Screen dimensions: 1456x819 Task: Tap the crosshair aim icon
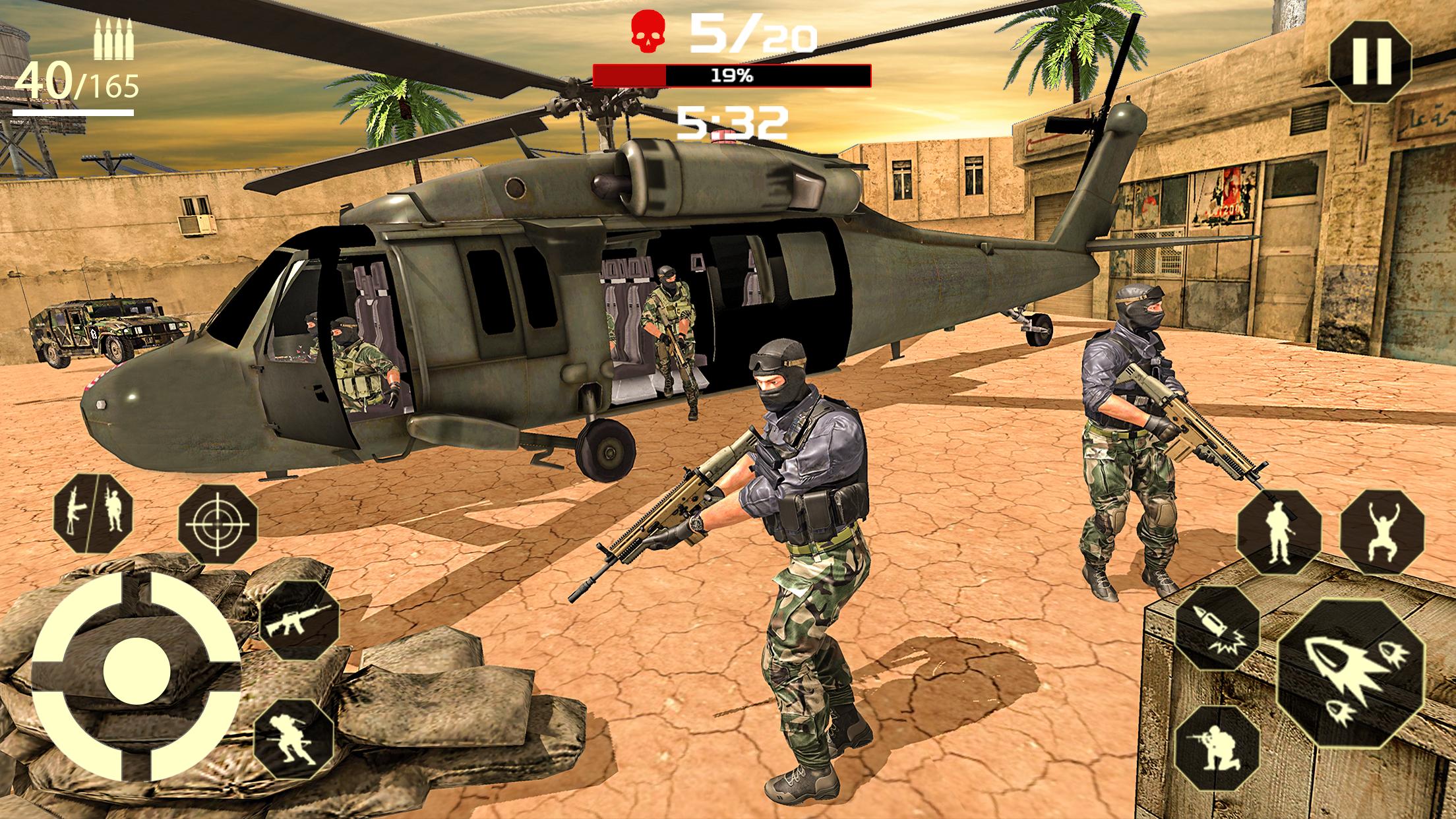(217, 525)
